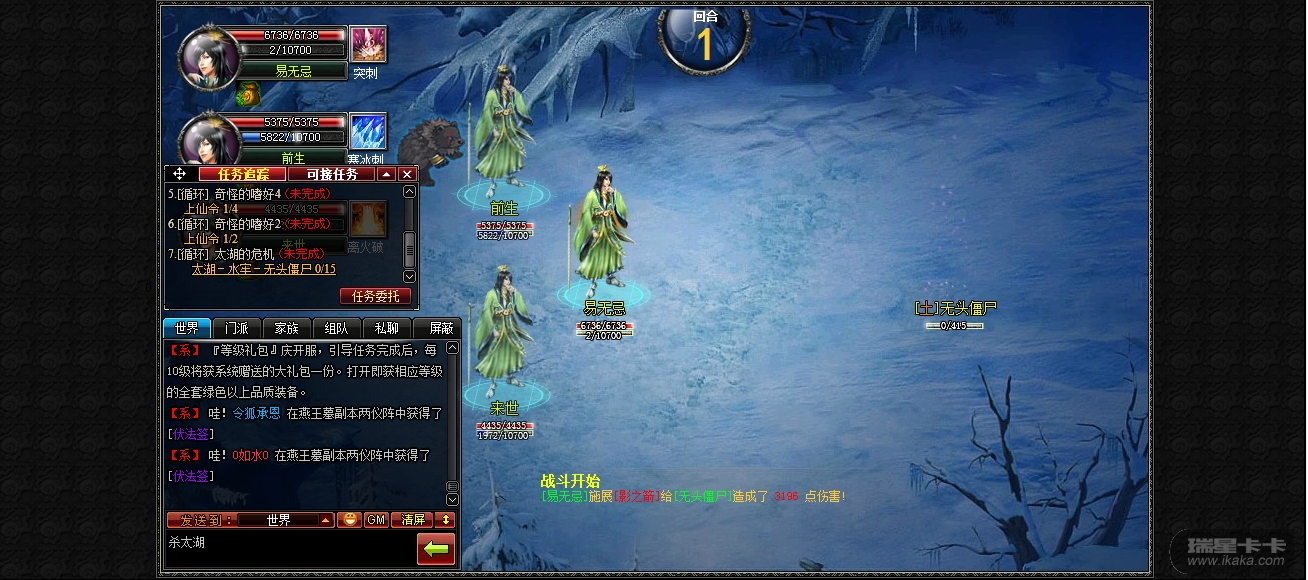Screen dimensions: 1308x580
Task: Collapse the quest tracker with the arrow button
Action: [x=386, y=174]
